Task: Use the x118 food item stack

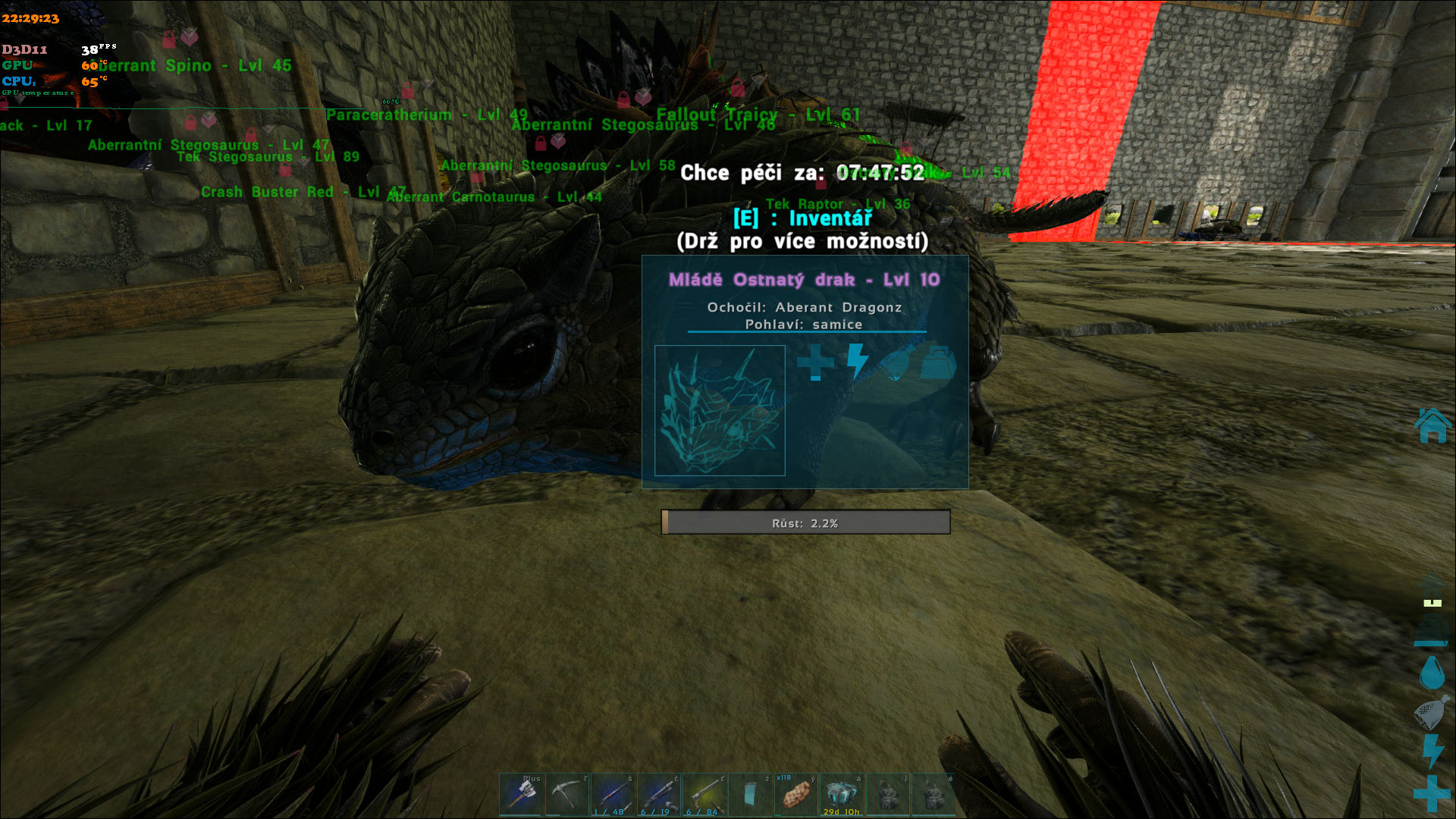Action: [796, 794]
